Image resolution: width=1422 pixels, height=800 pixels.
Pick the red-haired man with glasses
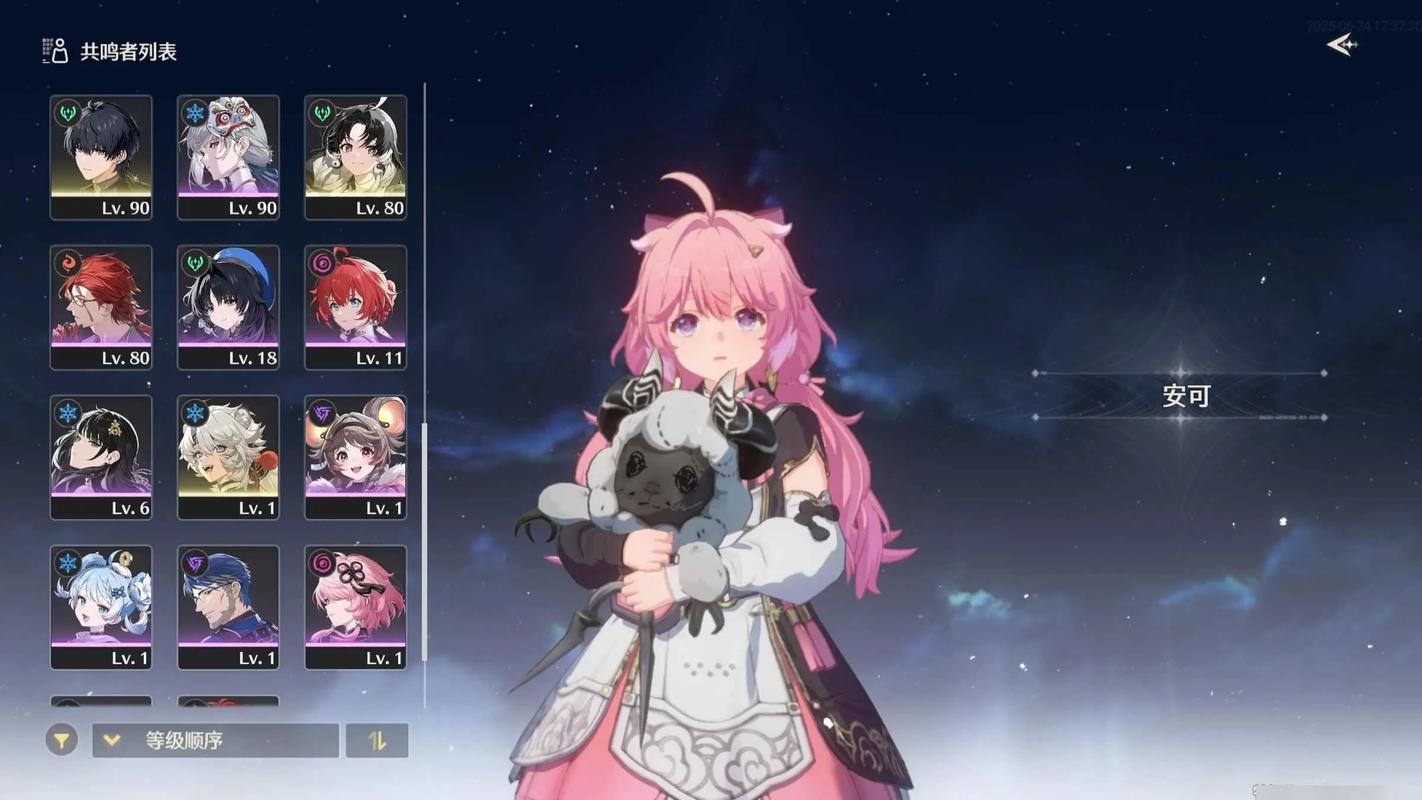[x=101, y=307]
